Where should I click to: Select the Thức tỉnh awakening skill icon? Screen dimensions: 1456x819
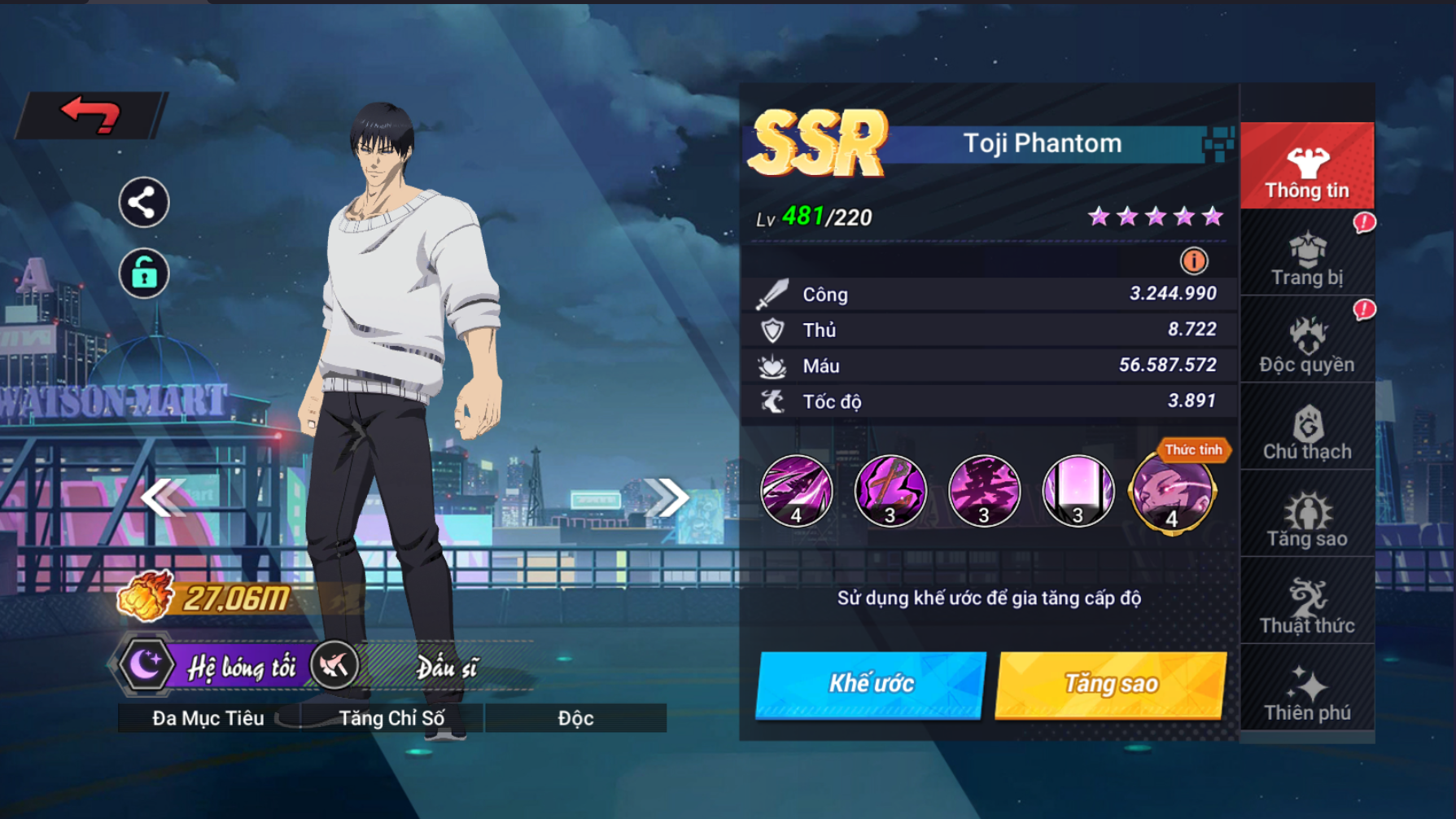(x=1172, y=492)
